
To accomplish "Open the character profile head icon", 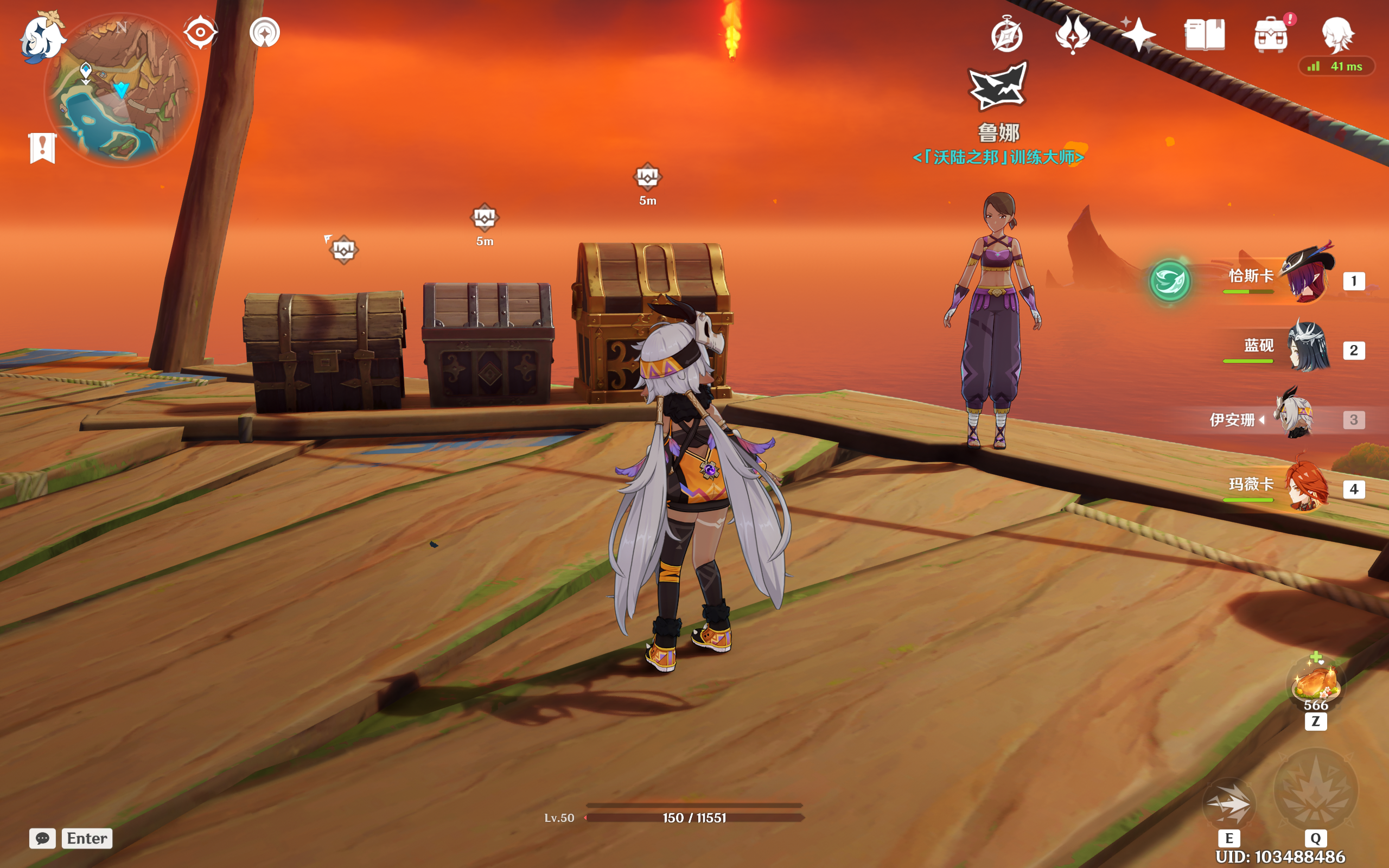I will tap(1337, 34).
